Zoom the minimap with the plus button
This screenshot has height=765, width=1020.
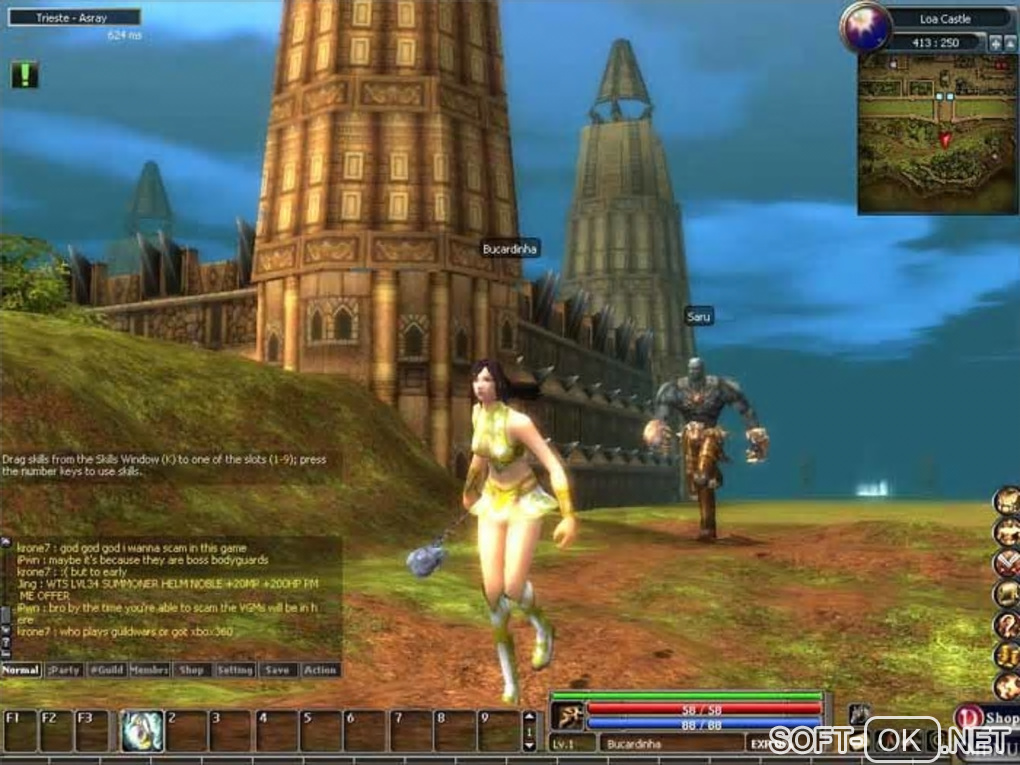tap(995, 43)
